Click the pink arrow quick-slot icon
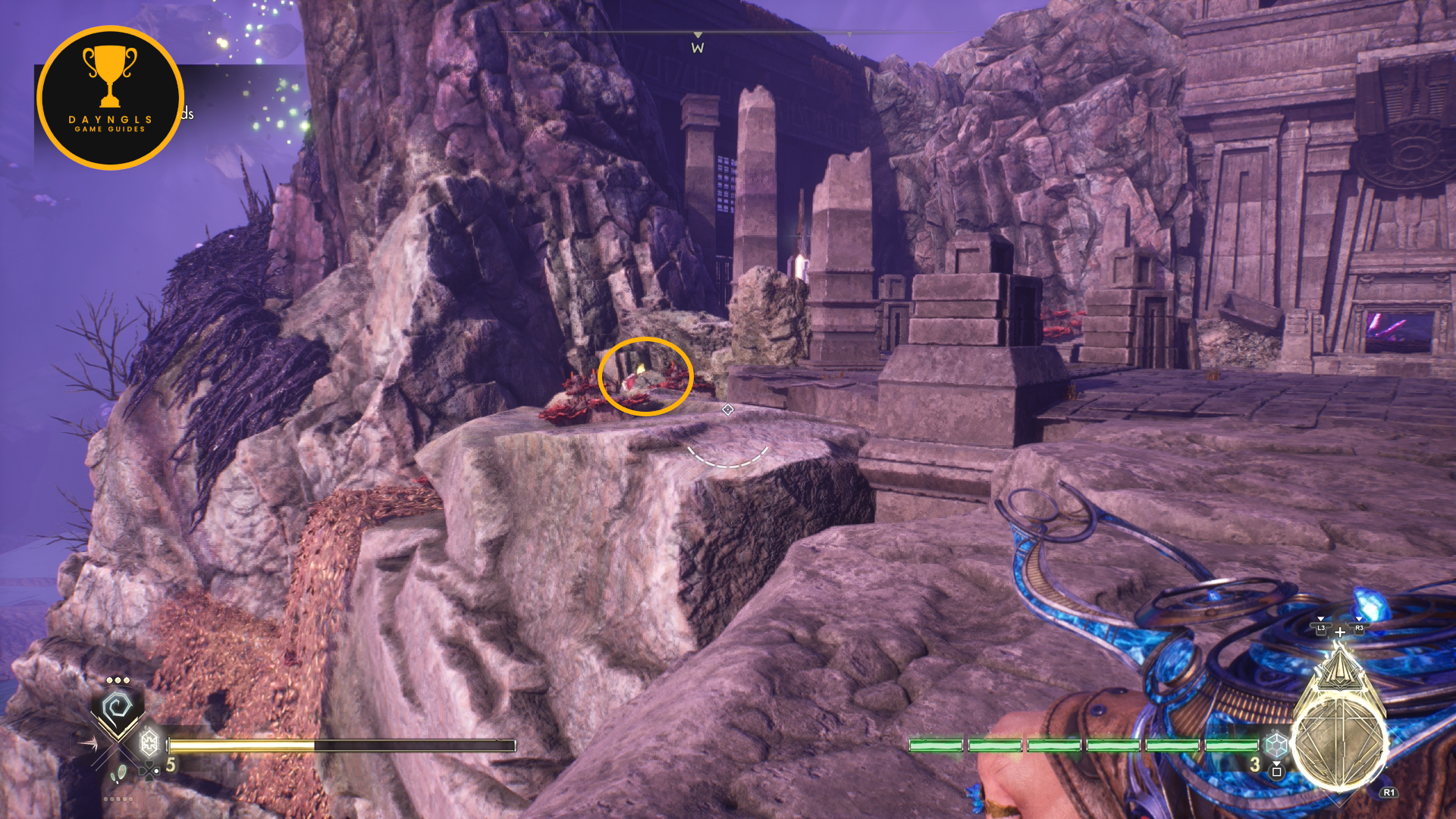Viewport: 1456px width, 819px height. coord(88,744)
